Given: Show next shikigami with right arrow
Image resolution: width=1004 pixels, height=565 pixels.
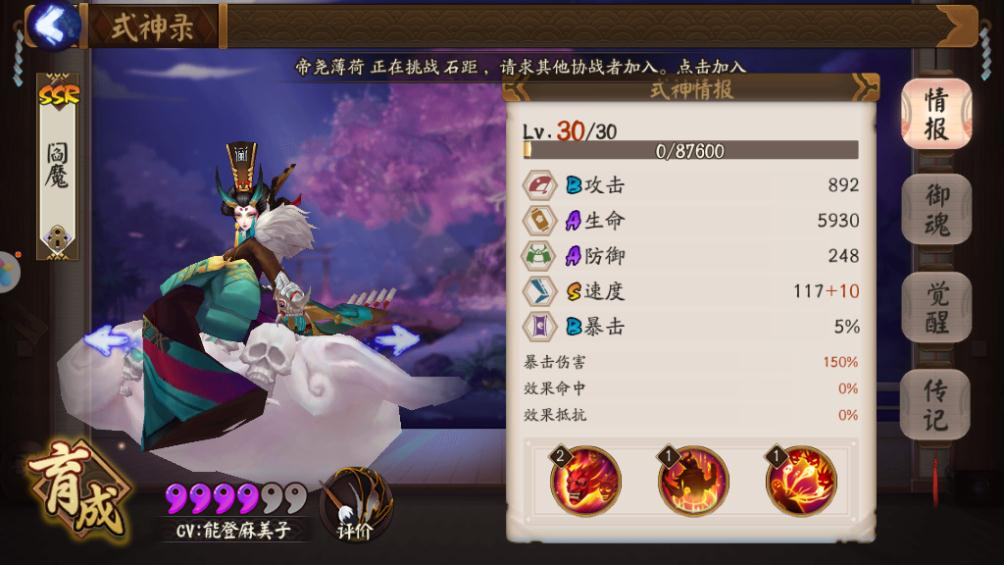Looking at the screenshot, I should (396, 340).
